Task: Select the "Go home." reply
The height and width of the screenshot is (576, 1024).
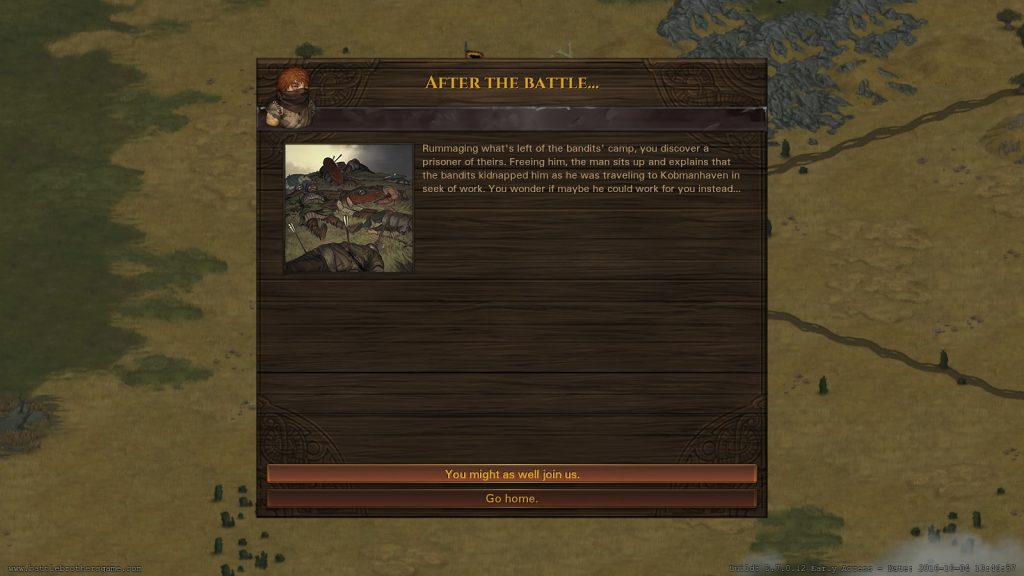Action: (511, 498)
